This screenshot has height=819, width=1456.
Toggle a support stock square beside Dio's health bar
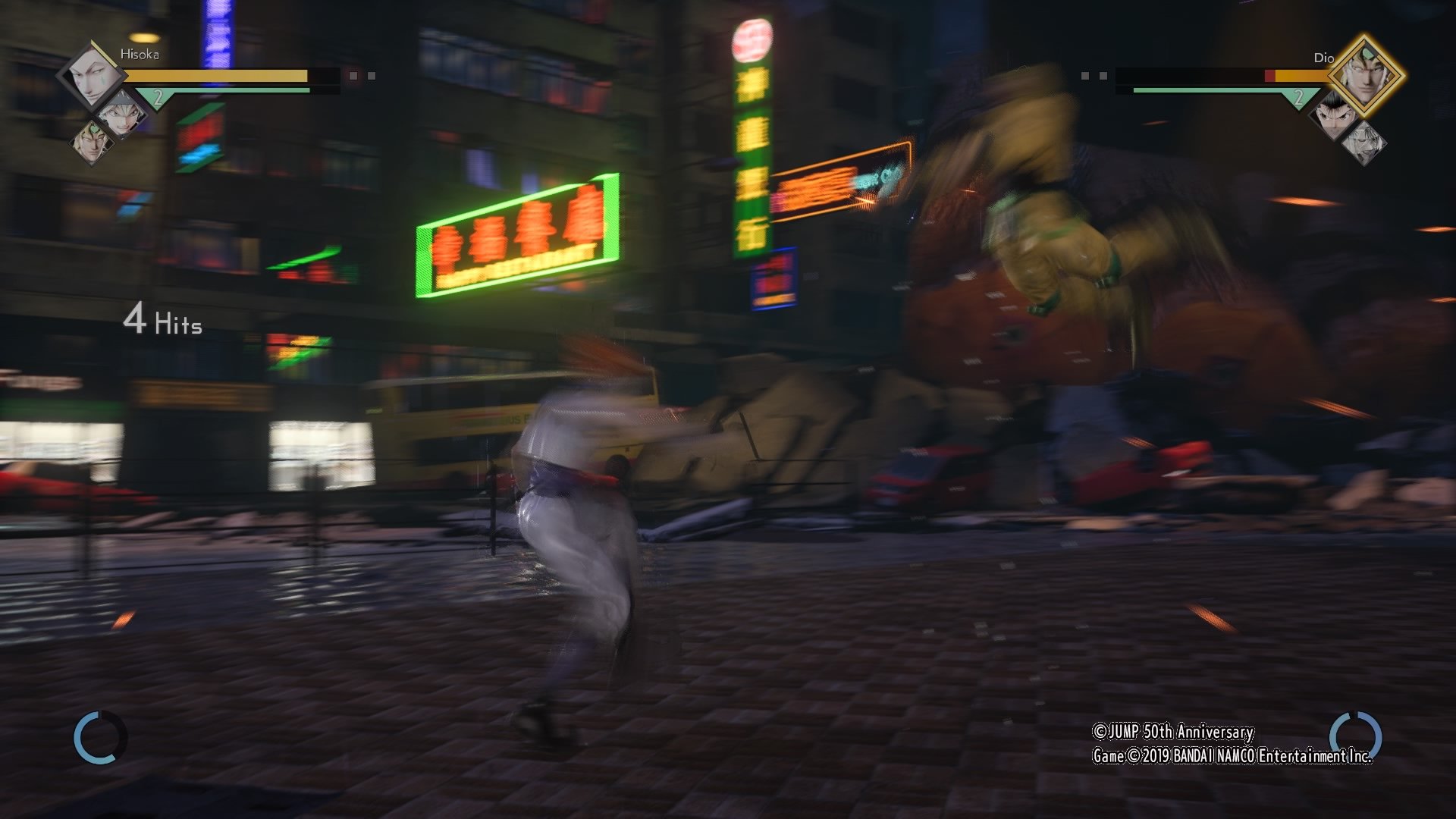1084,76
